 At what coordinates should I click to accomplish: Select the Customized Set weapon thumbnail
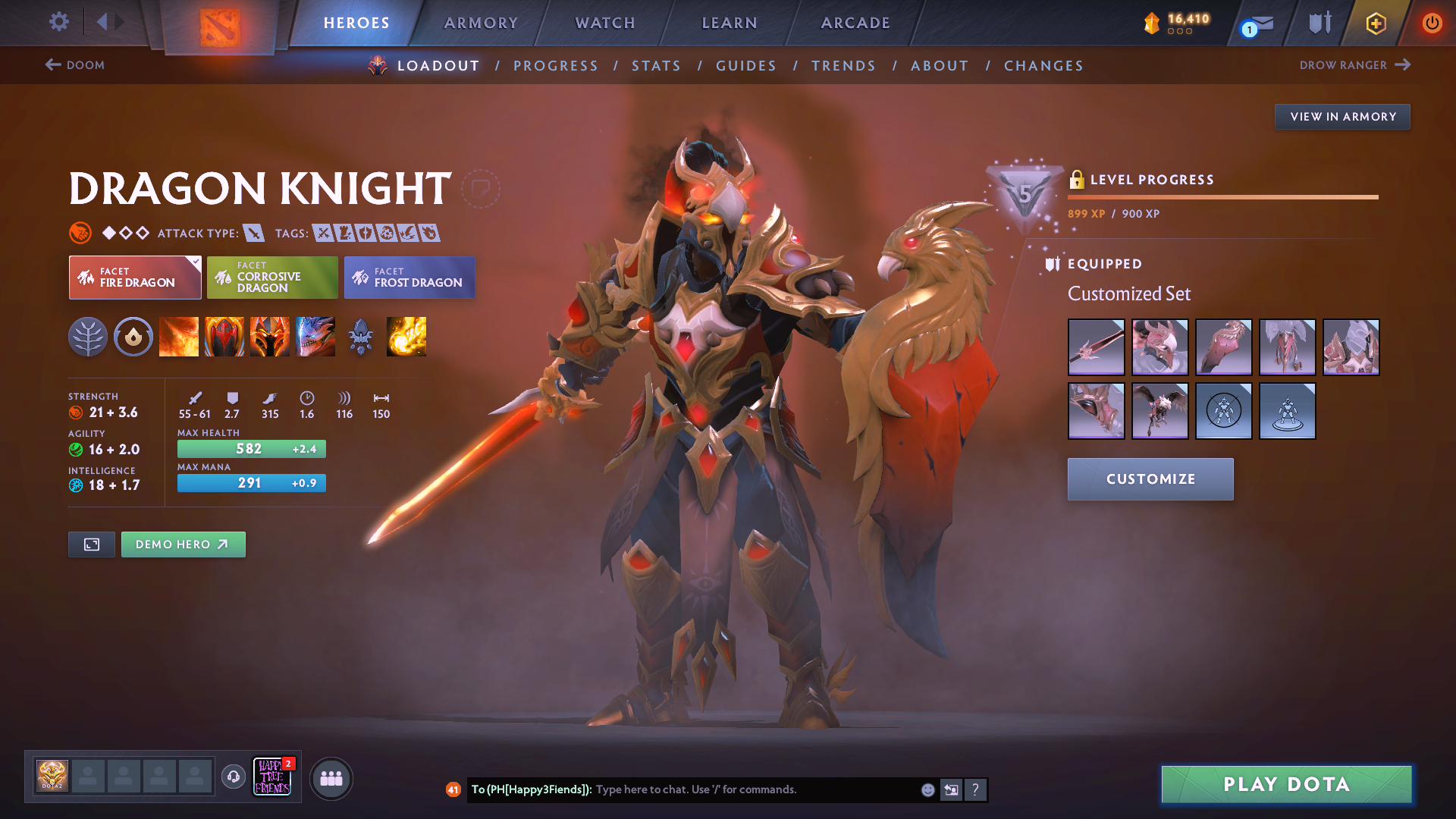pyautogui.click(x=1096, y=347)
